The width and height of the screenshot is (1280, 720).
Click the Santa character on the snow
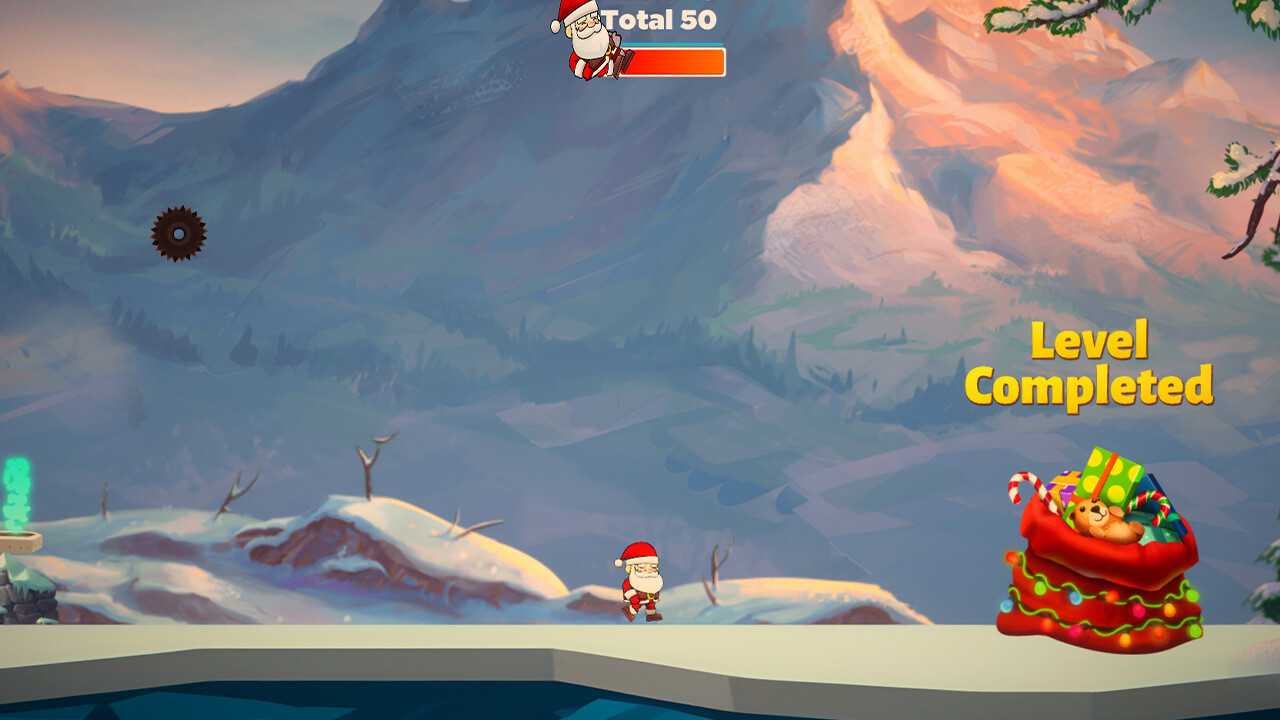pos(641,580)
